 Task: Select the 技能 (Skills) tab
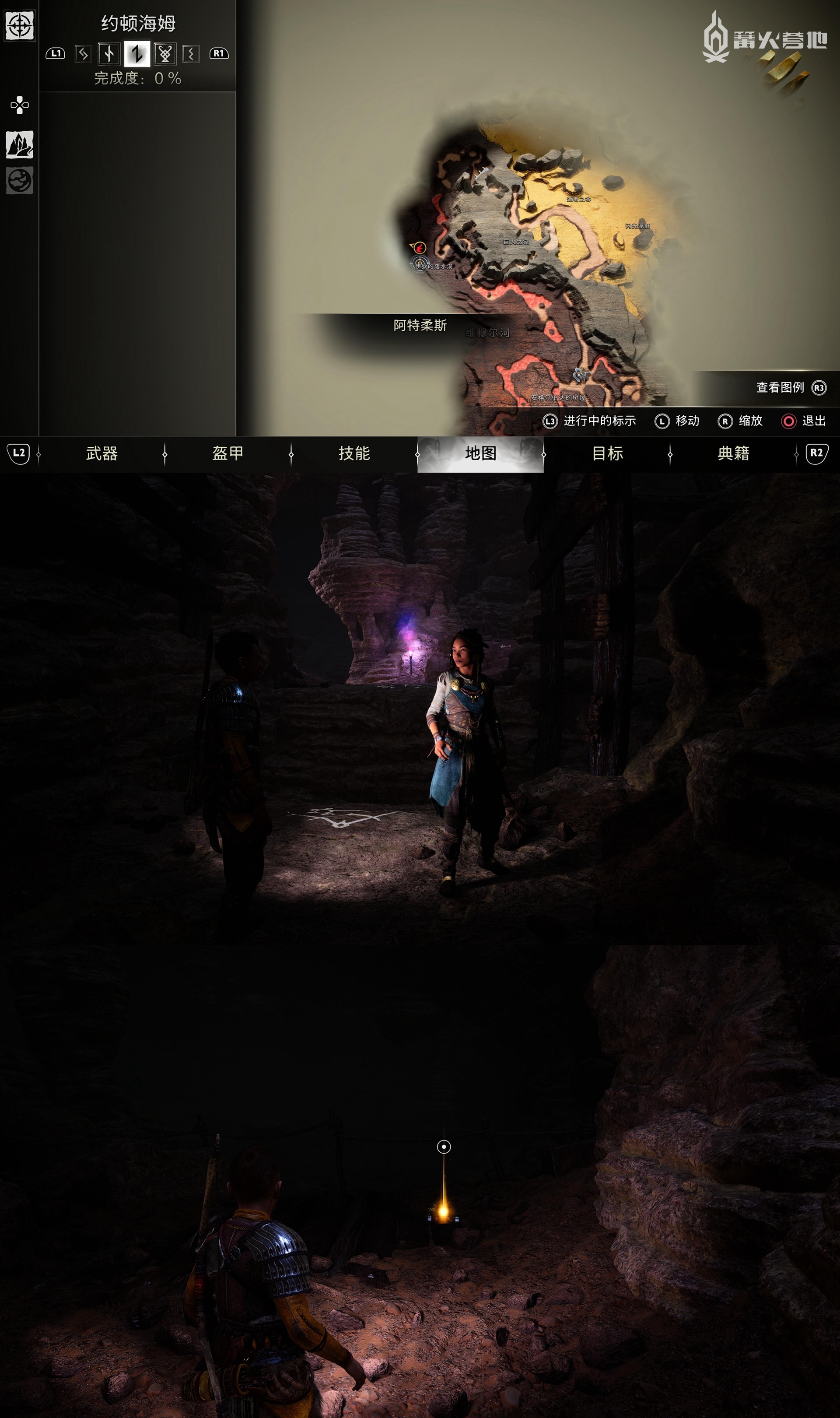[x=354, y=453]
